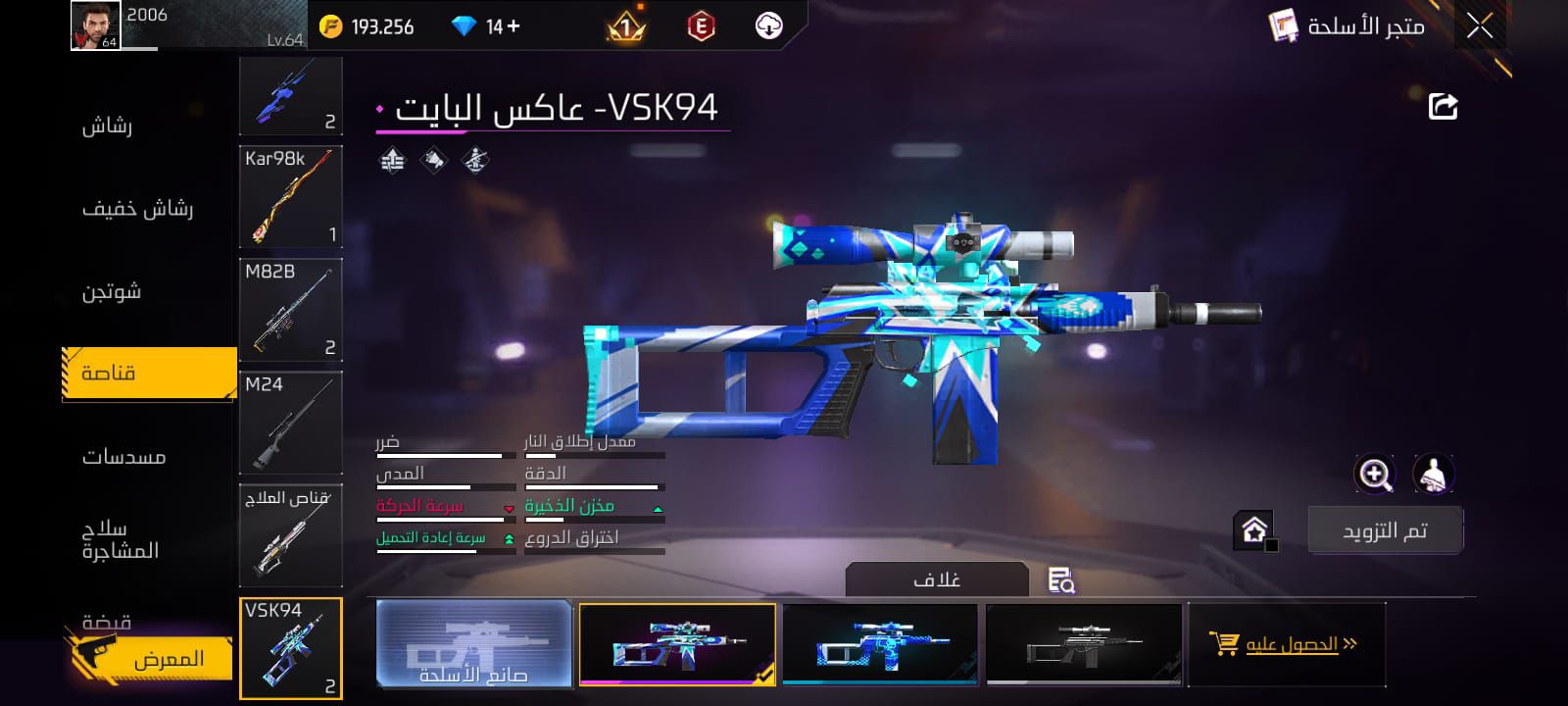
Task: Click red down arrow on سرعة الحركة
Action: pyautogui.click(x=510, y=508)
